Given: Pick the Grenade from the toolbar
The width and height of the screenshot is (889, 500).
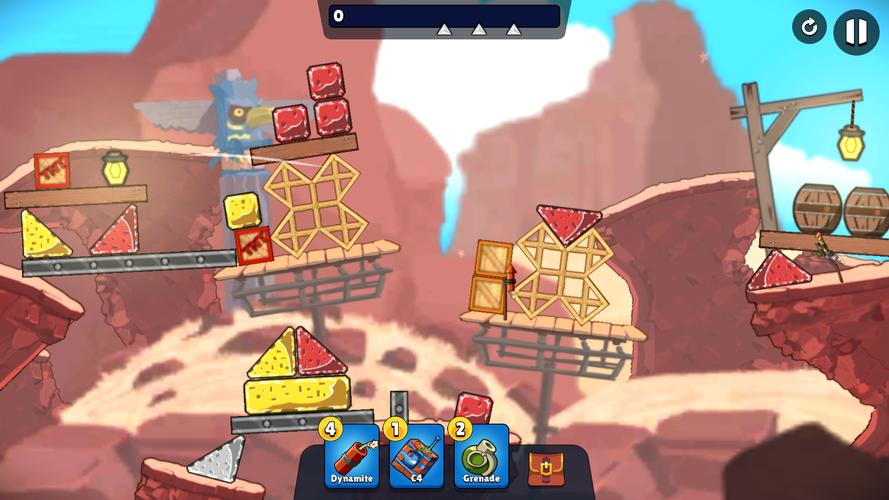Looking at the screenshot, I should click(481, 456).
